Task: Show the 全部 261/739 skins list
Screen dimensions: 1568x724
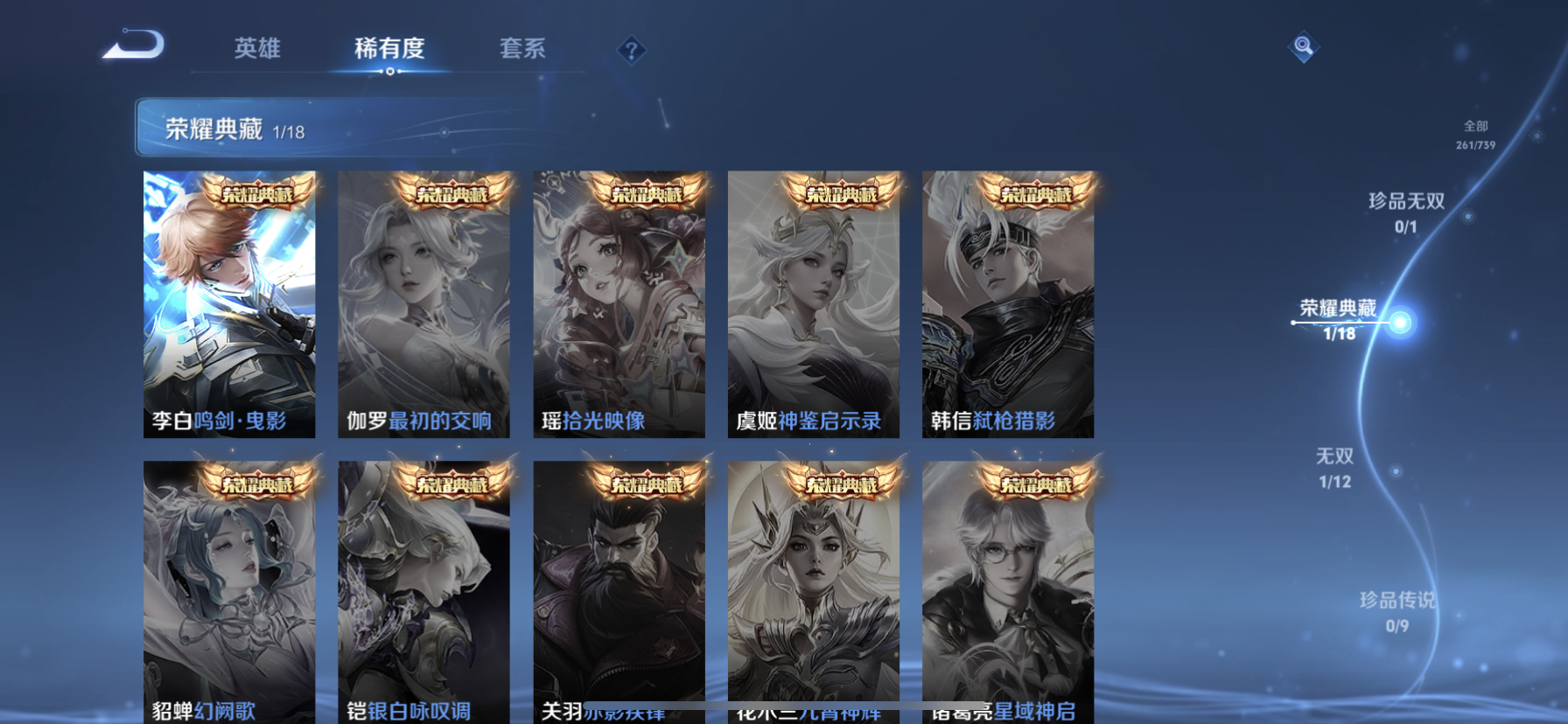Action: [x=1475, y=135]
